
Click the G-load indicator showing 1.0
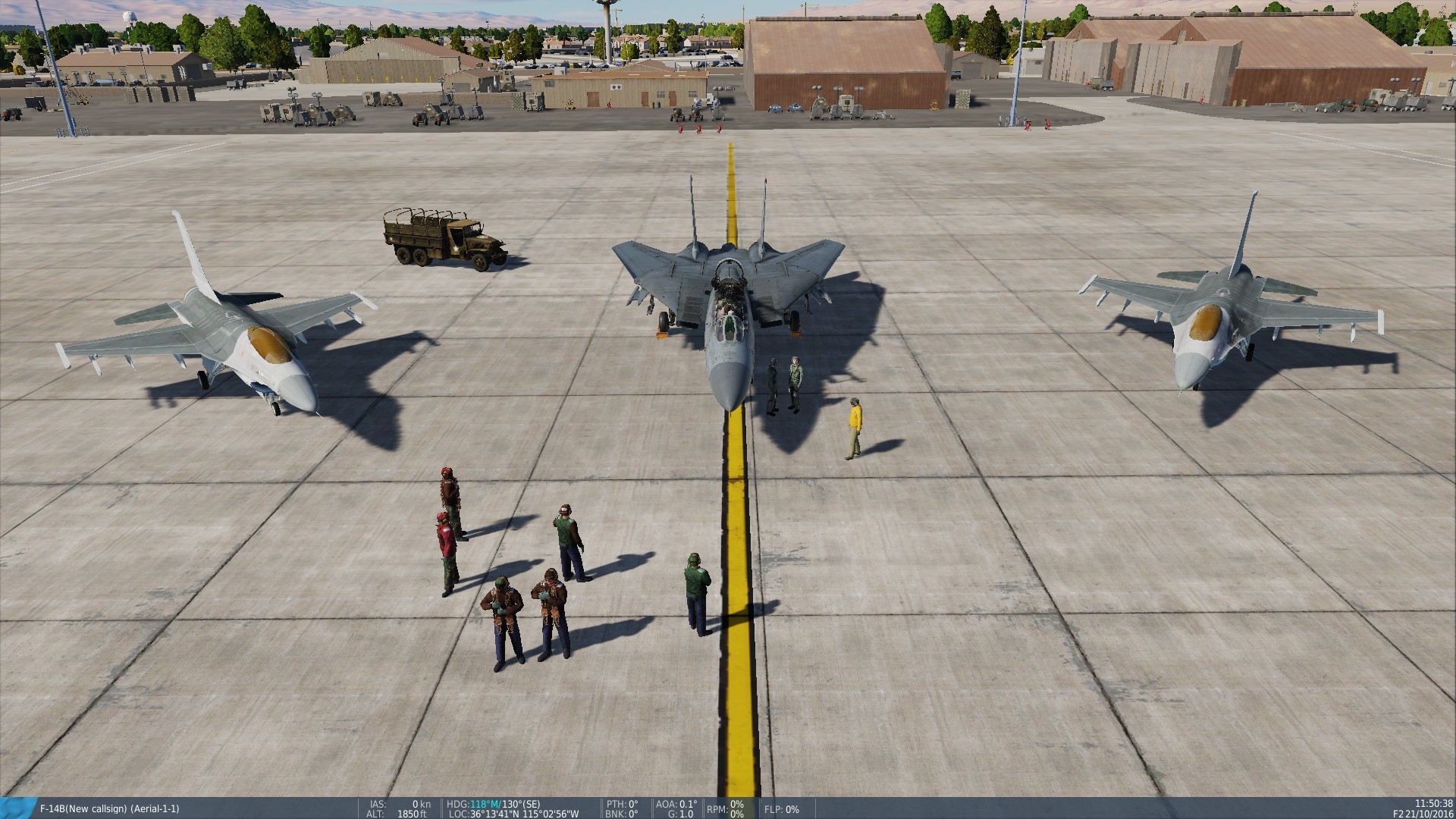(x=680, y=814)
